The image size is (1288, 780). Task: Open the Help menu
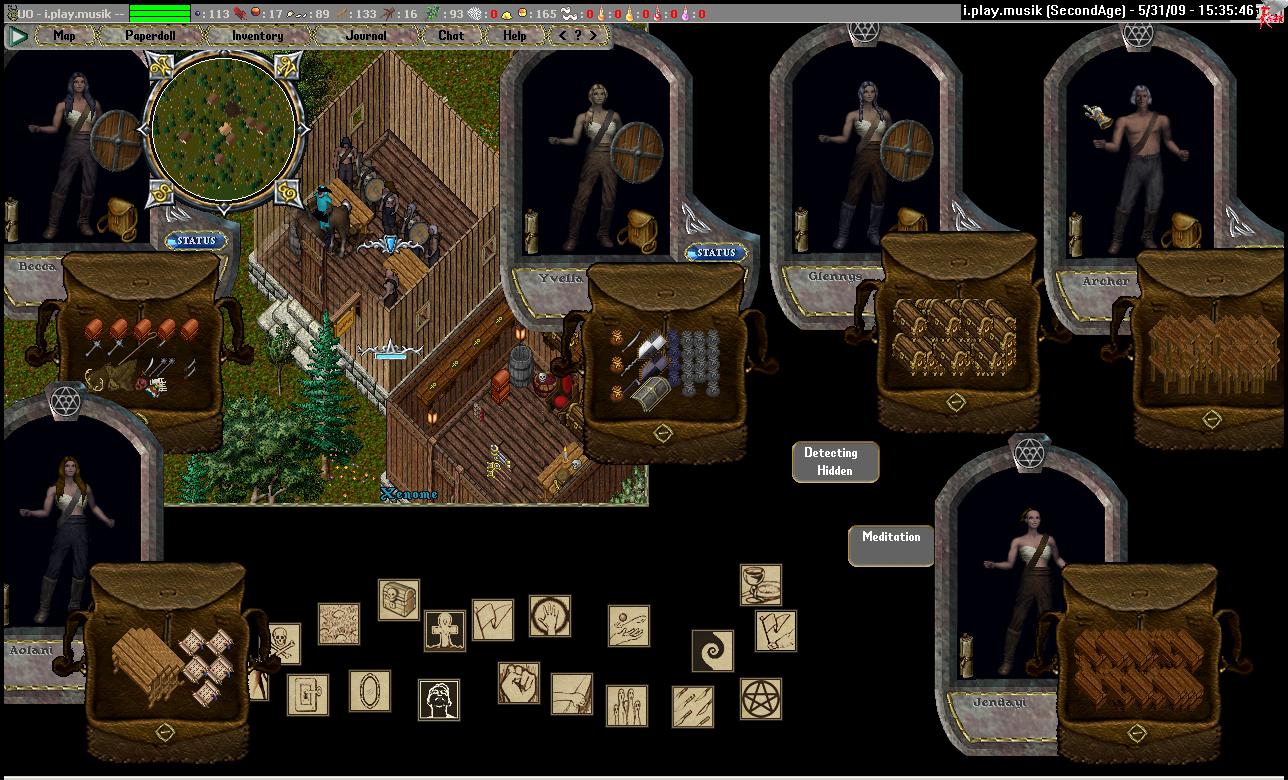click(x=514, y=36)
